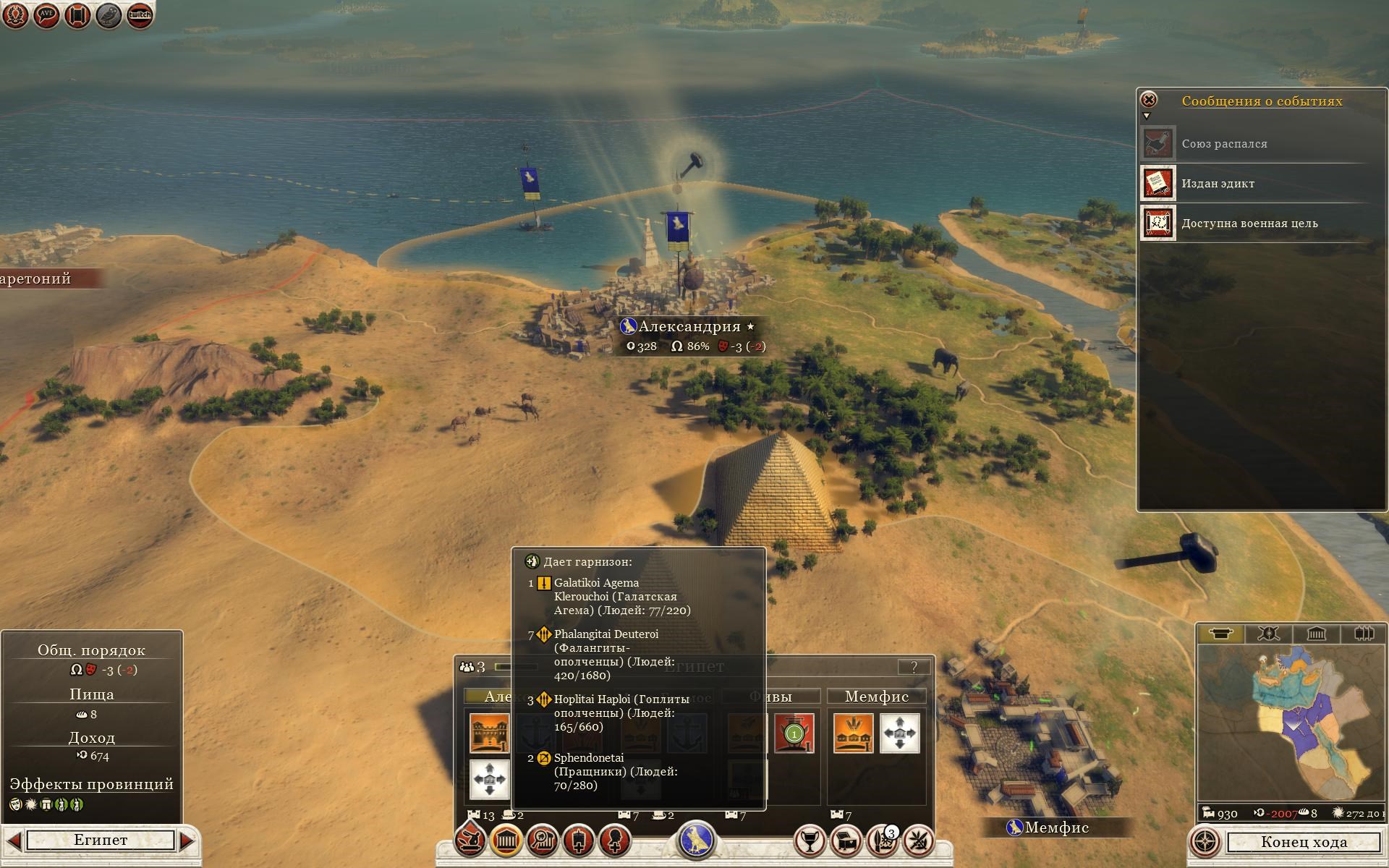The height and width of the screenshot is (868, 1389).
Task: Open the Союз распался event message
Action: [x=1224, y=144]
